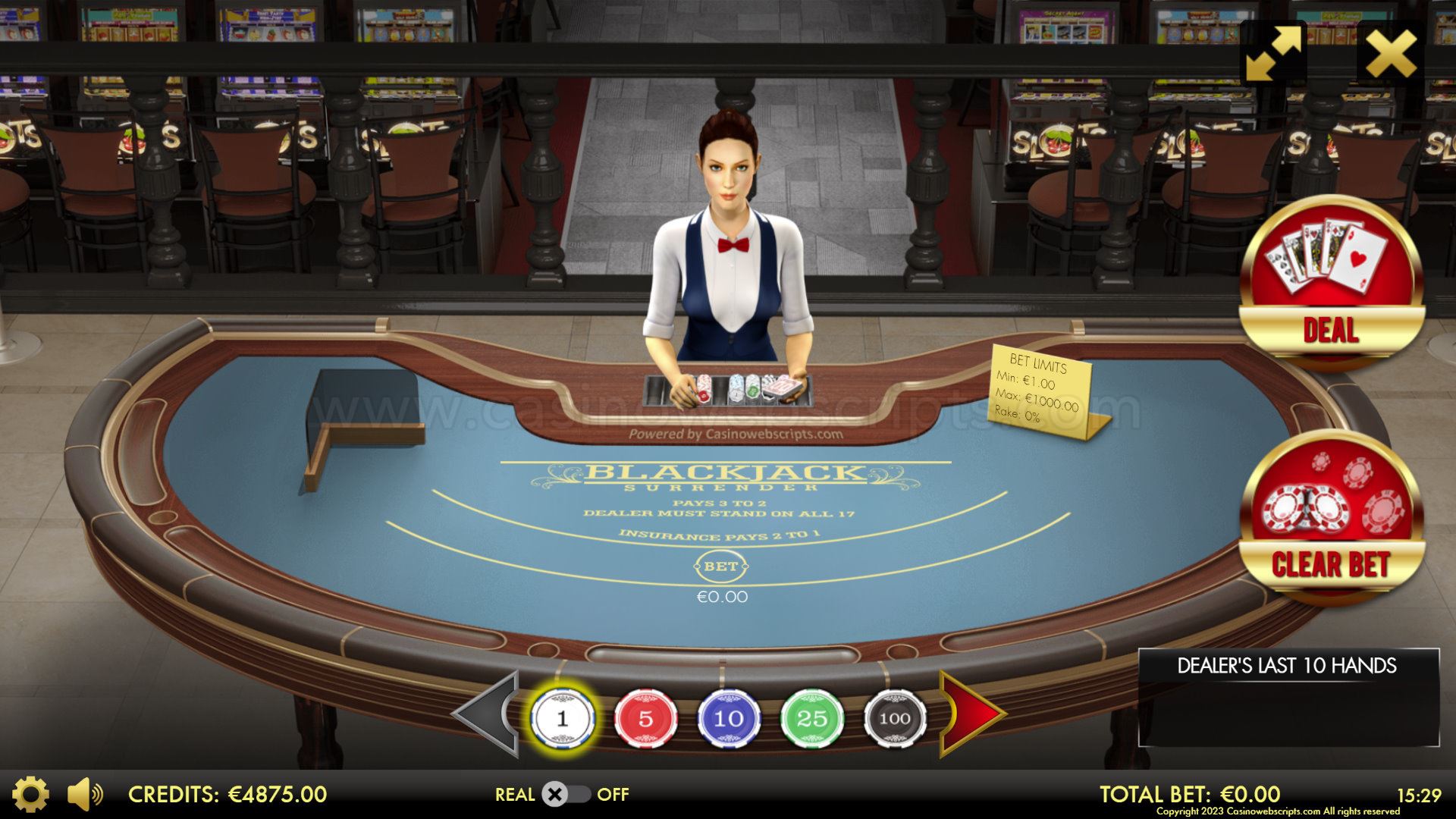
Task: Open settings with the gear icon
Action: [31, 795]
